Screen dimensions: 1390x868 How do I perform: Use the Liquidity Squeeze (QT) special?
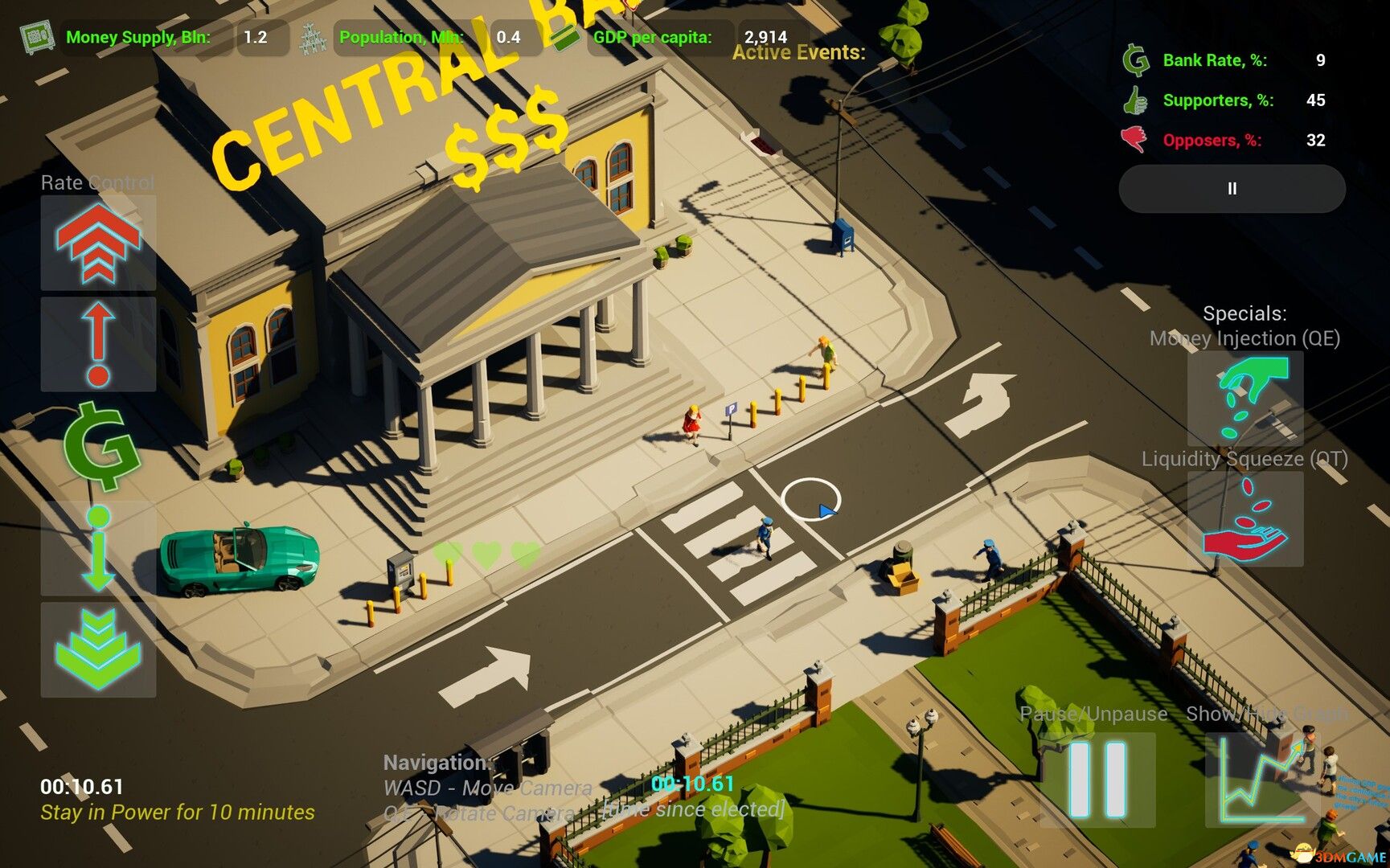point(1244,519)
